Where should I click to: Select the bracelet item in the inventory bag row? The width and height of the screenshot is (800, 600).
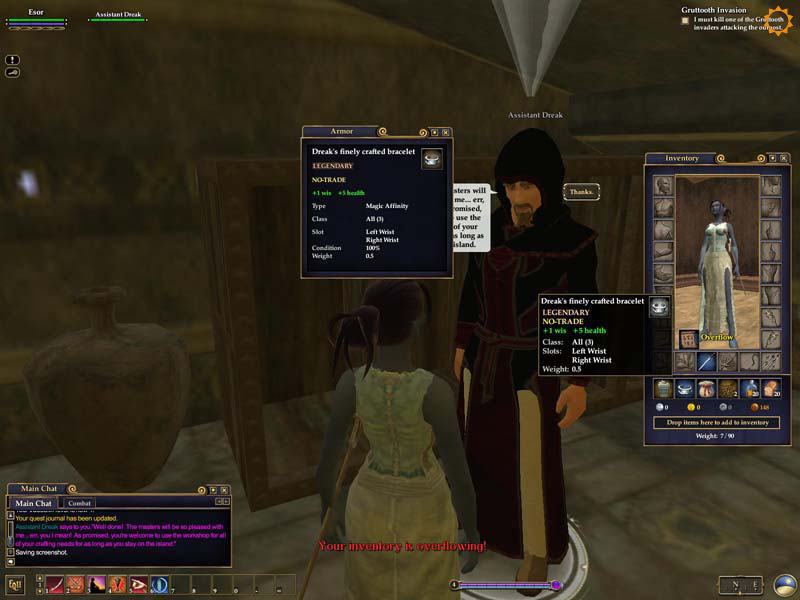pos(683,388)
